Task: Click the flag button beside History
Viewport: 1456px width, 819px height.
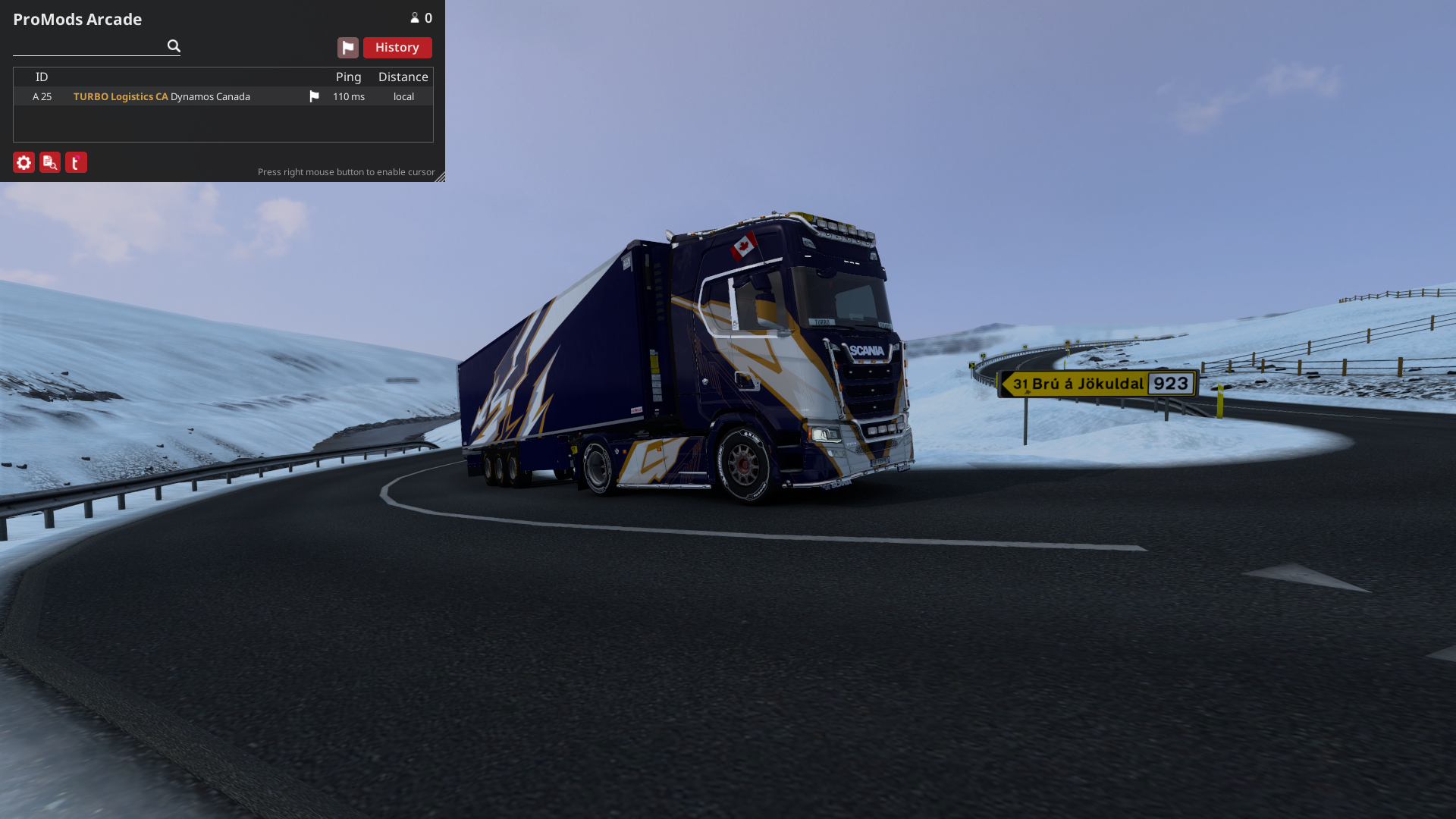Action: coord(347,48)
